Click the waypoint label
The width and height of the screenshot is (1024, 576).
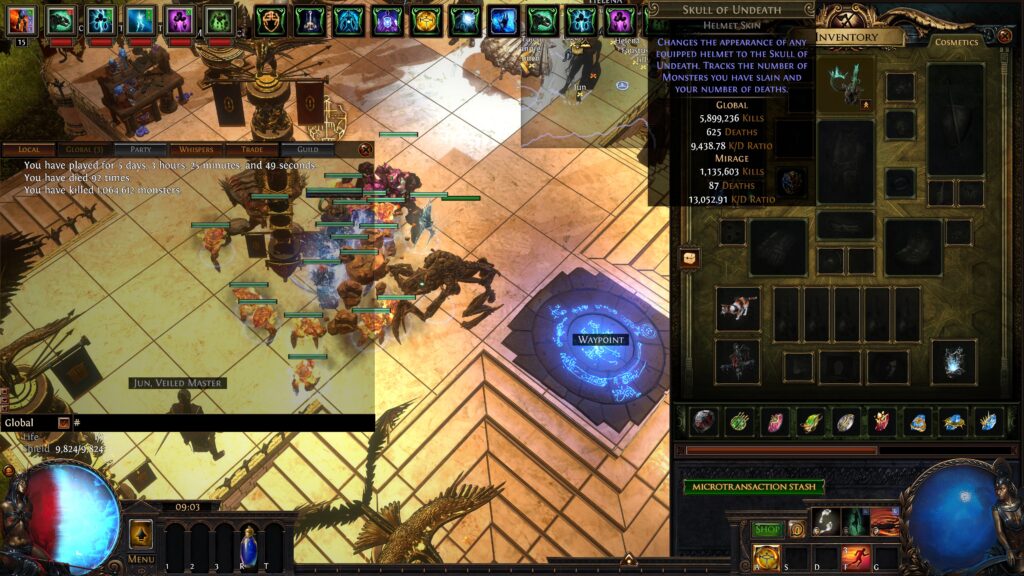pyautogui.click(x=600, y=340)
